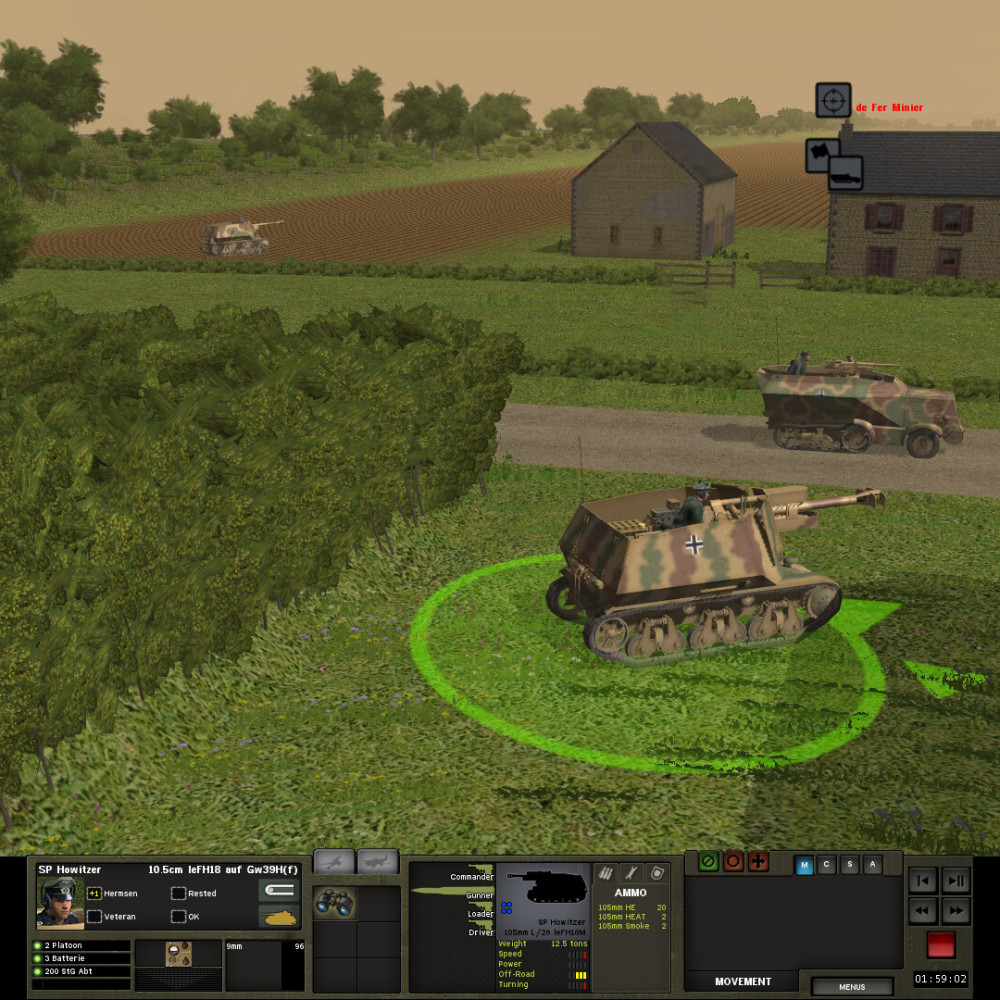
Task: Open the armor shield defenses tab
Action: [656, 873]
